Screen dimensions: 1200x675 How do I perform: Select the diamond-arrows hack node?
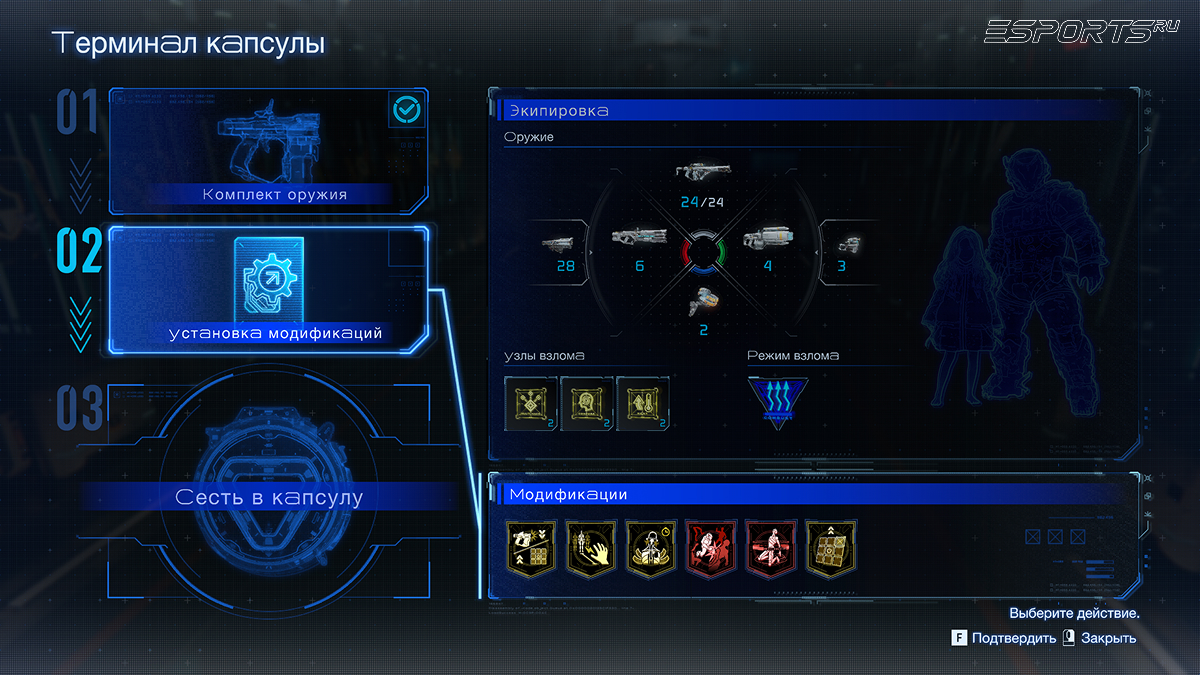531,403
